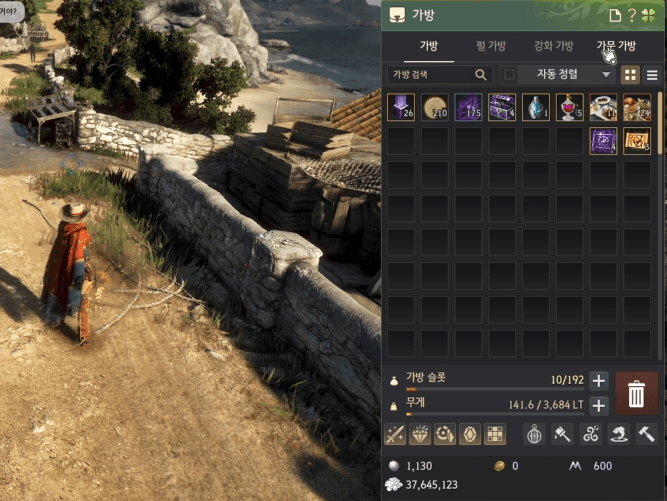Toggle the 자동 정렬 checkbox
This screenshot has width=667, height=501.
(509, 74)
